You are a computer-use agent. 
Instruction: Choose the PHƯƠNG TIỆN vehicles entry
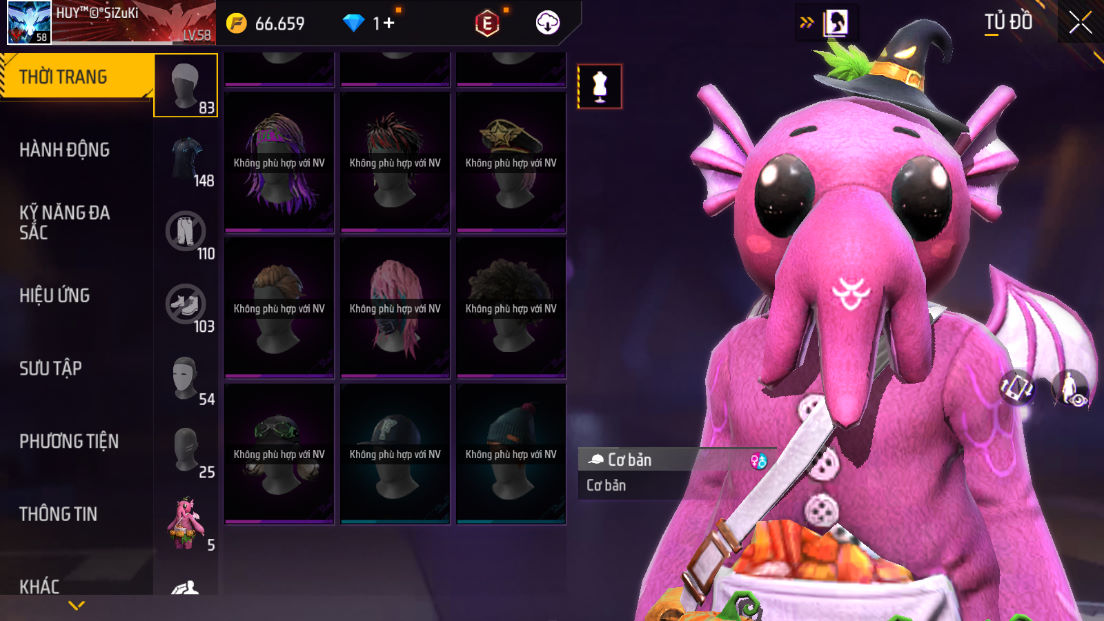[x=69, y=441]
